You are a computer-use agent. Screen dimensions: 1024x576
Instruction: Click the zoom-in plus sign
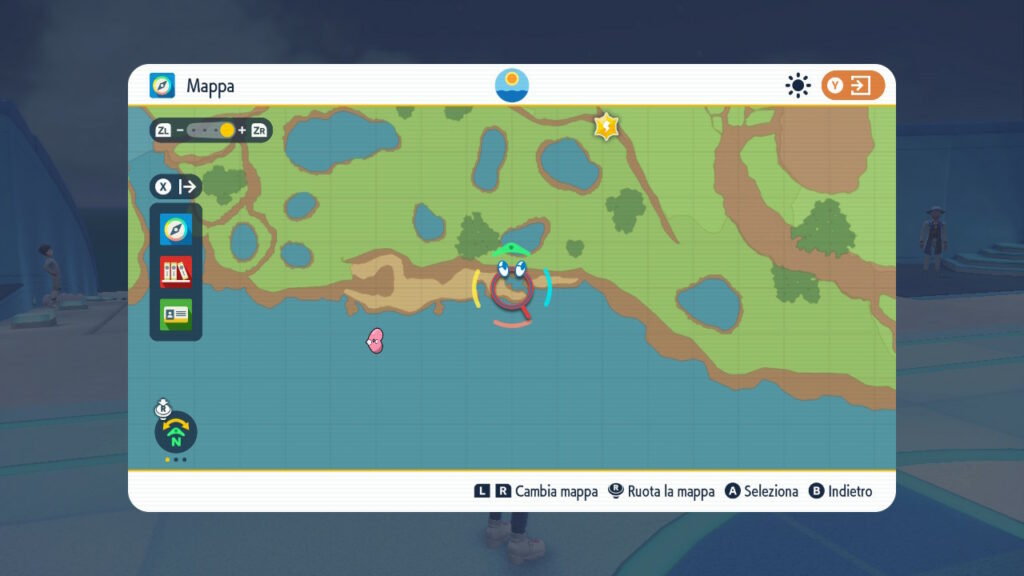[x=242, y=130]
